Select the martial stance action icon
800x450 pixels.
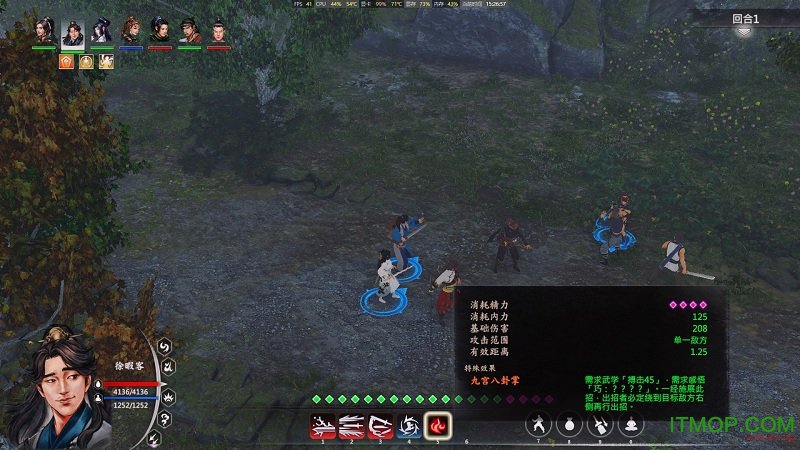coord(539,425)
